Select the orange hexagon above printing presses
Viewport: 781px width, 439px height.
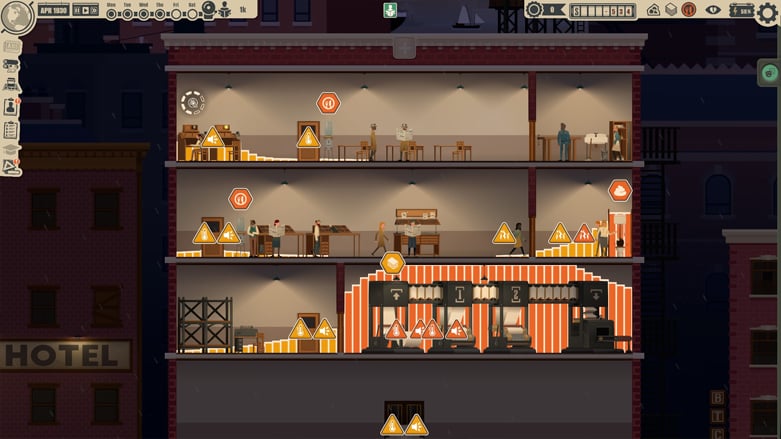pyautogui.click(x=392, y=263)
